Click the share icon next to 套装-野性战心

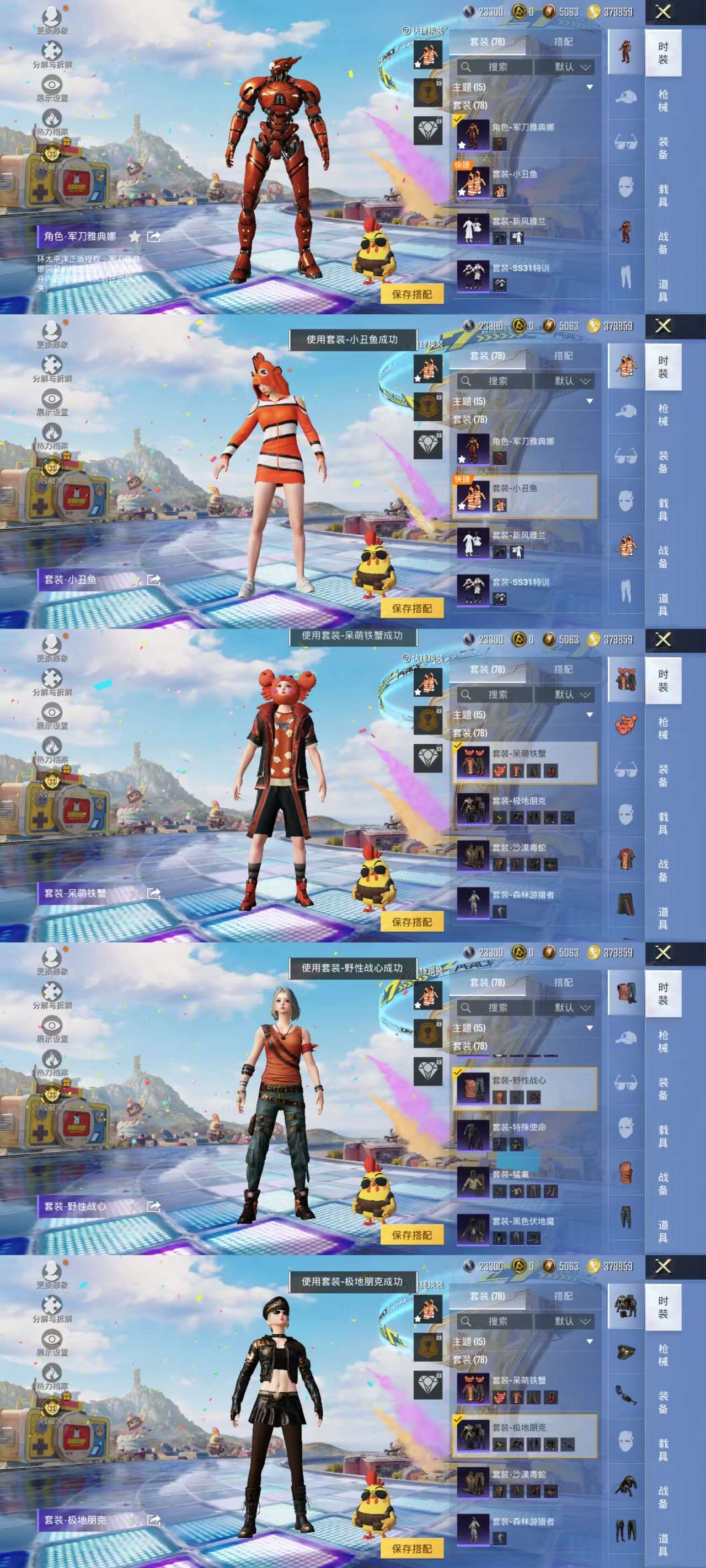point(155,1207)
